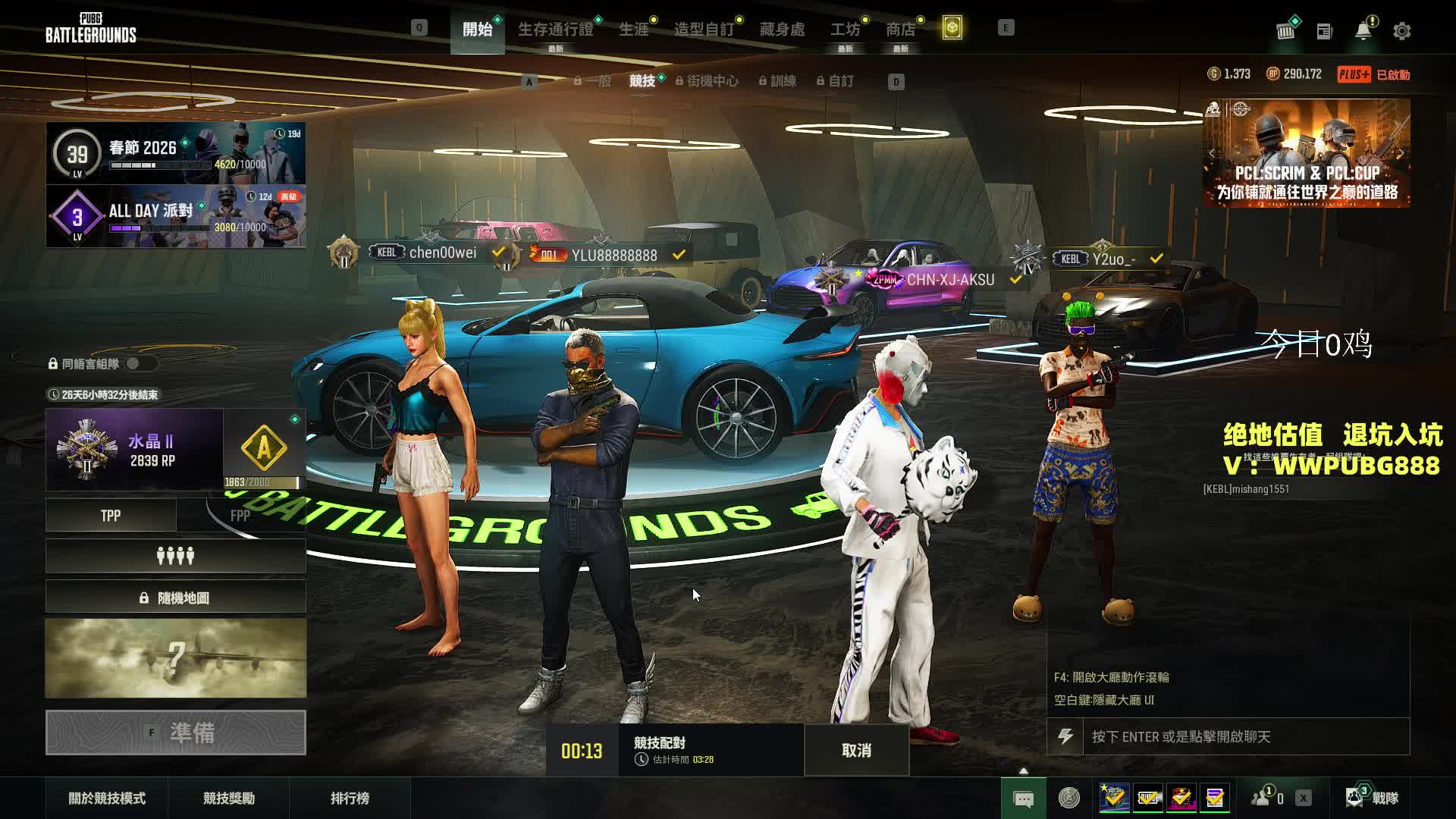
Task: Open the PCL:SCRIM & PCL:CUP promo banner
Action: tap(1307, 153)
